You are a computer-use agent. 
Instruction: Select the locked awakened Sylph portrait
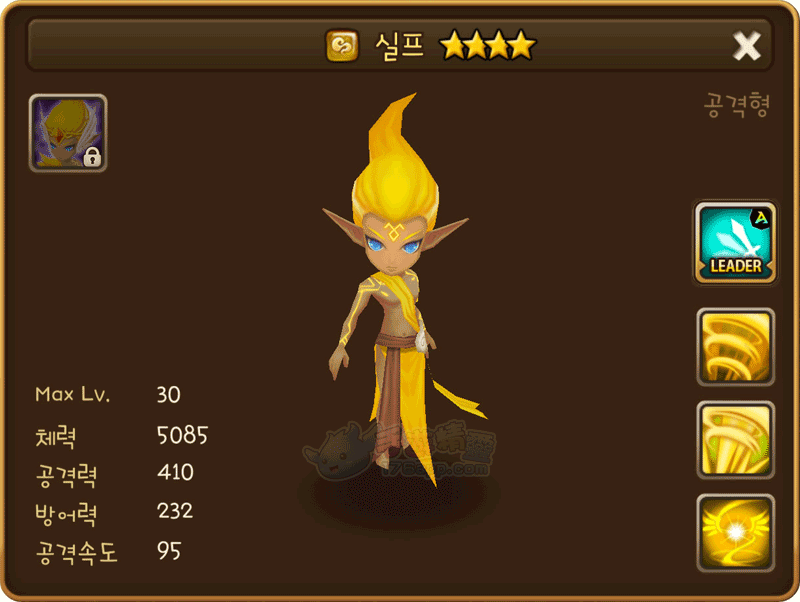point(68,133)
